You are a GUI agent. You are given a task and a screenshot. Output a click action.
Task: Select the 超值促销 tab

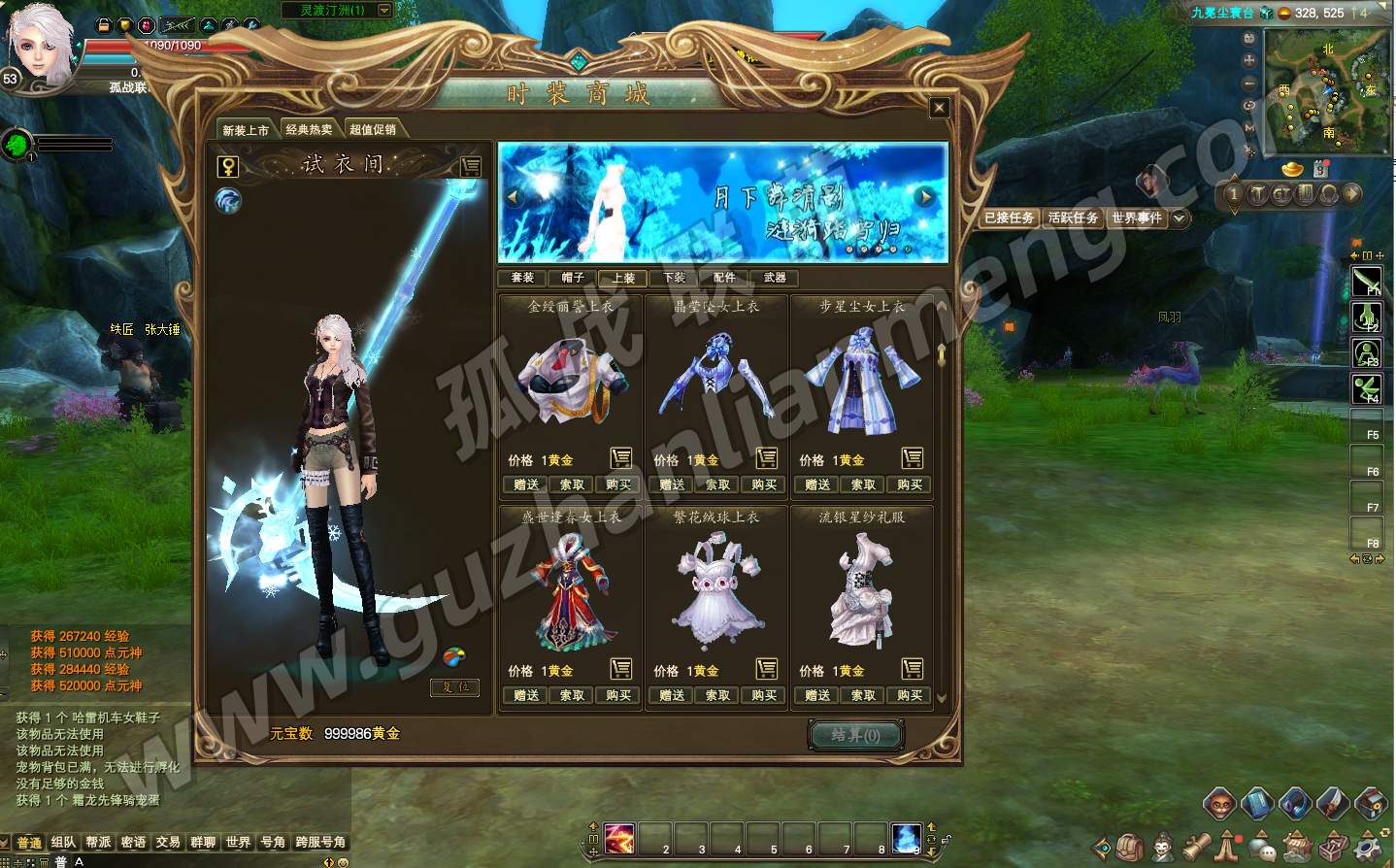pos(373,130)
